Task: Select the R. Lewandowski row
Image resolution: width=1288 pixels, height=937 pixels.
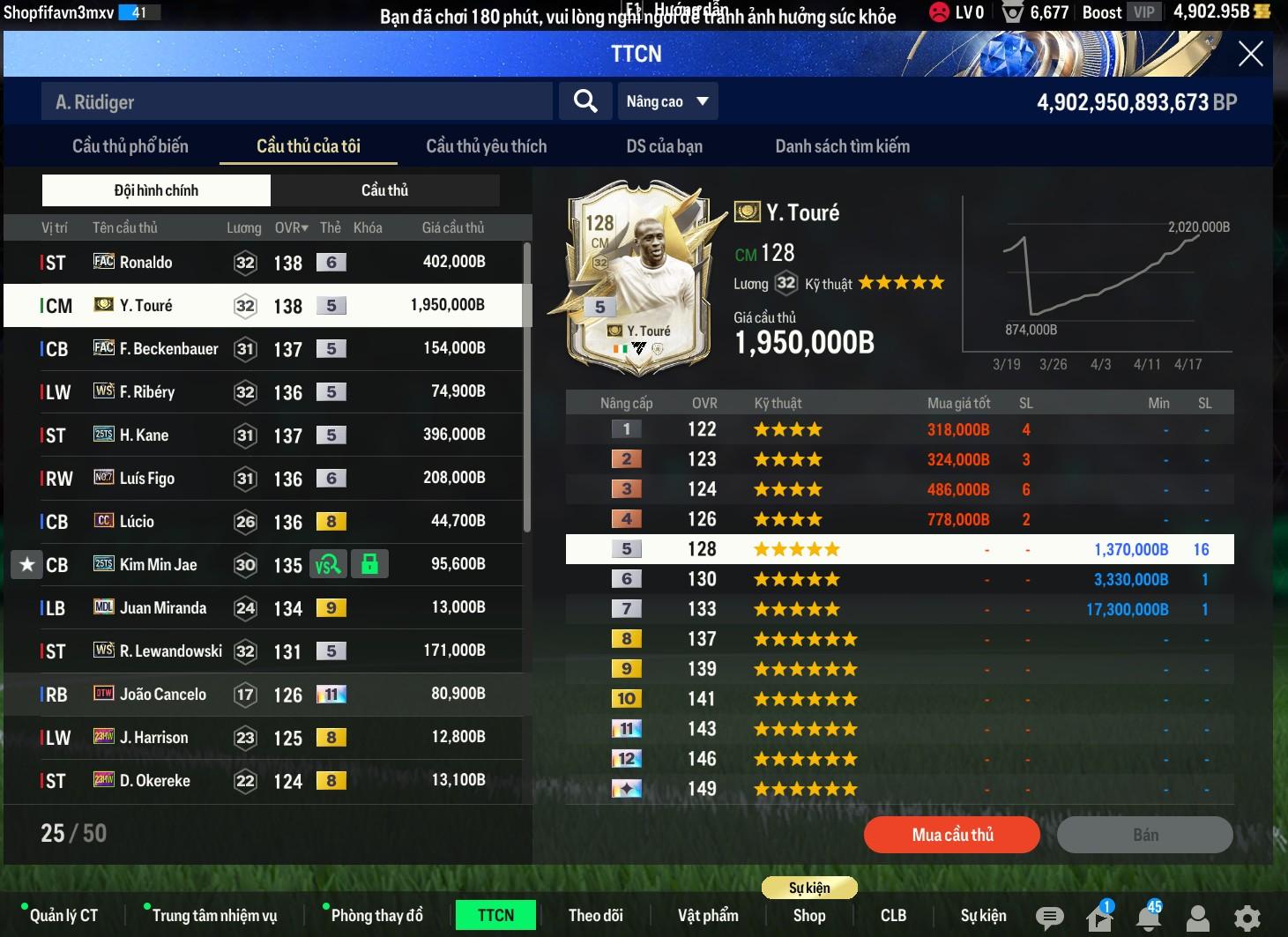Action: 264,651
